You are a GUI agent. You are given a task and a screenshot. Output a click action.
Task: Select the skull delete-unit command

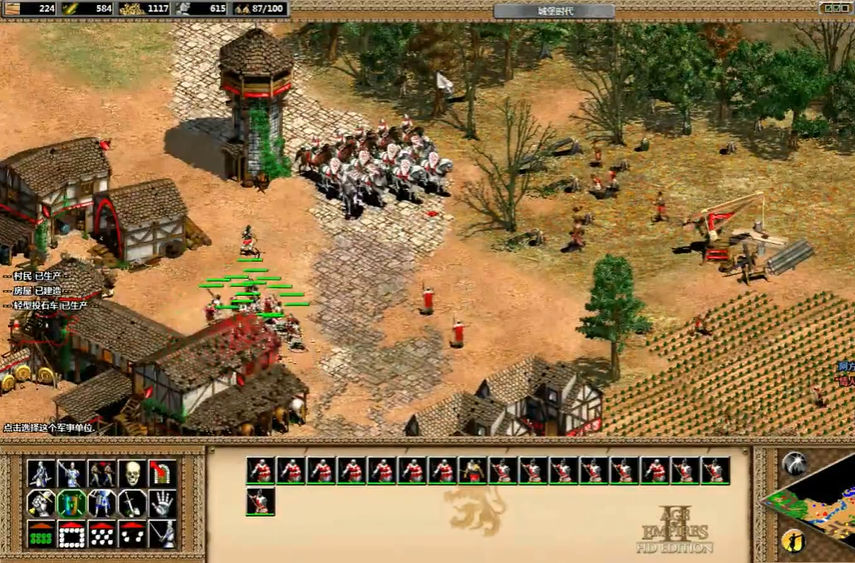click(x=132, y=473)
